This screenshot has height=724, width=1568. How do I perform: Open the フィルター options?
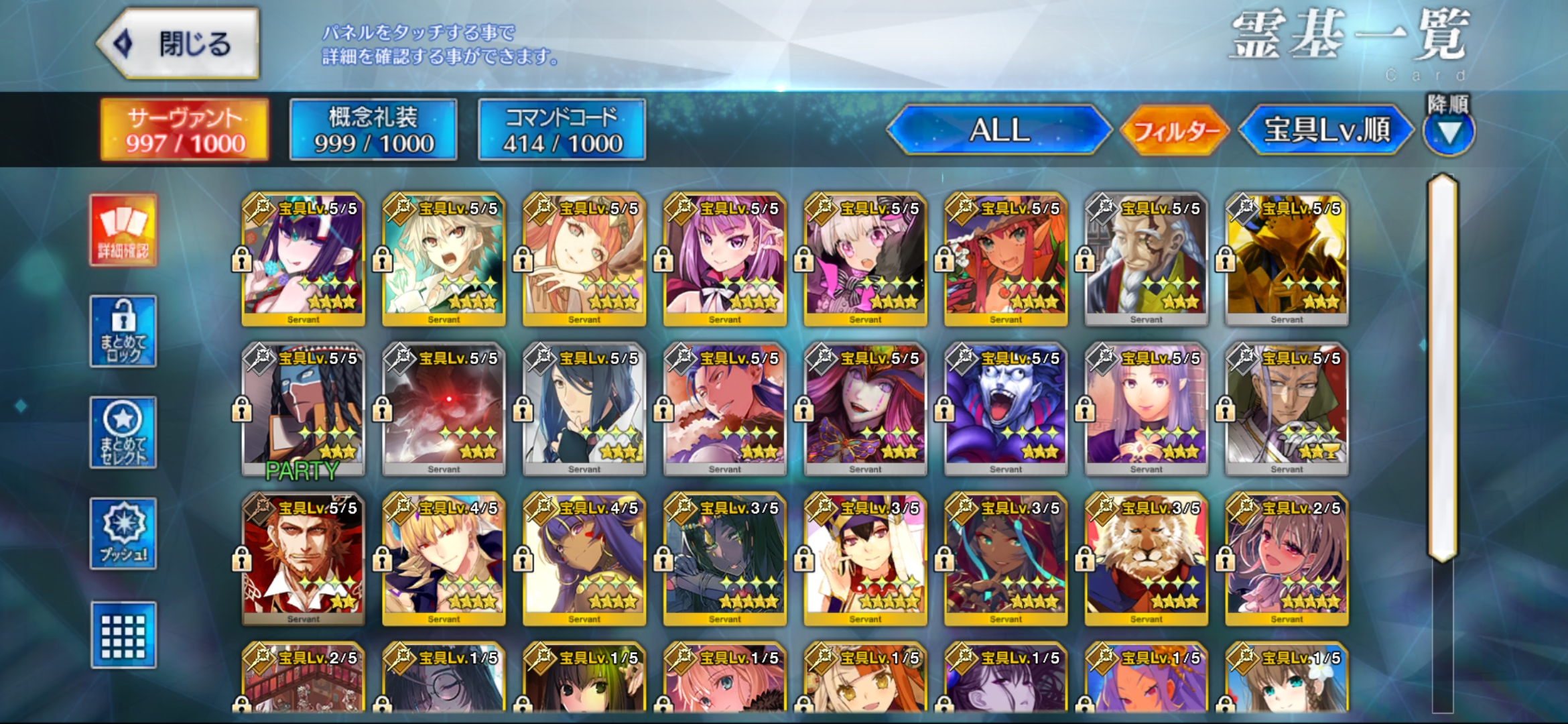1175,131
